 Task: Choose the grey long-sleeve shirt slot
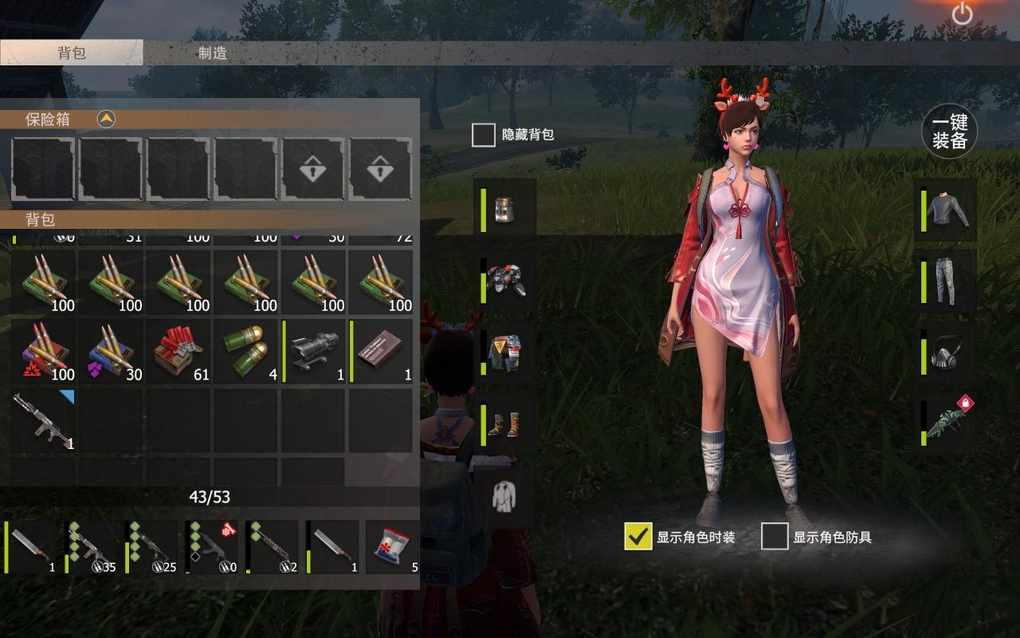coord(947,209)
